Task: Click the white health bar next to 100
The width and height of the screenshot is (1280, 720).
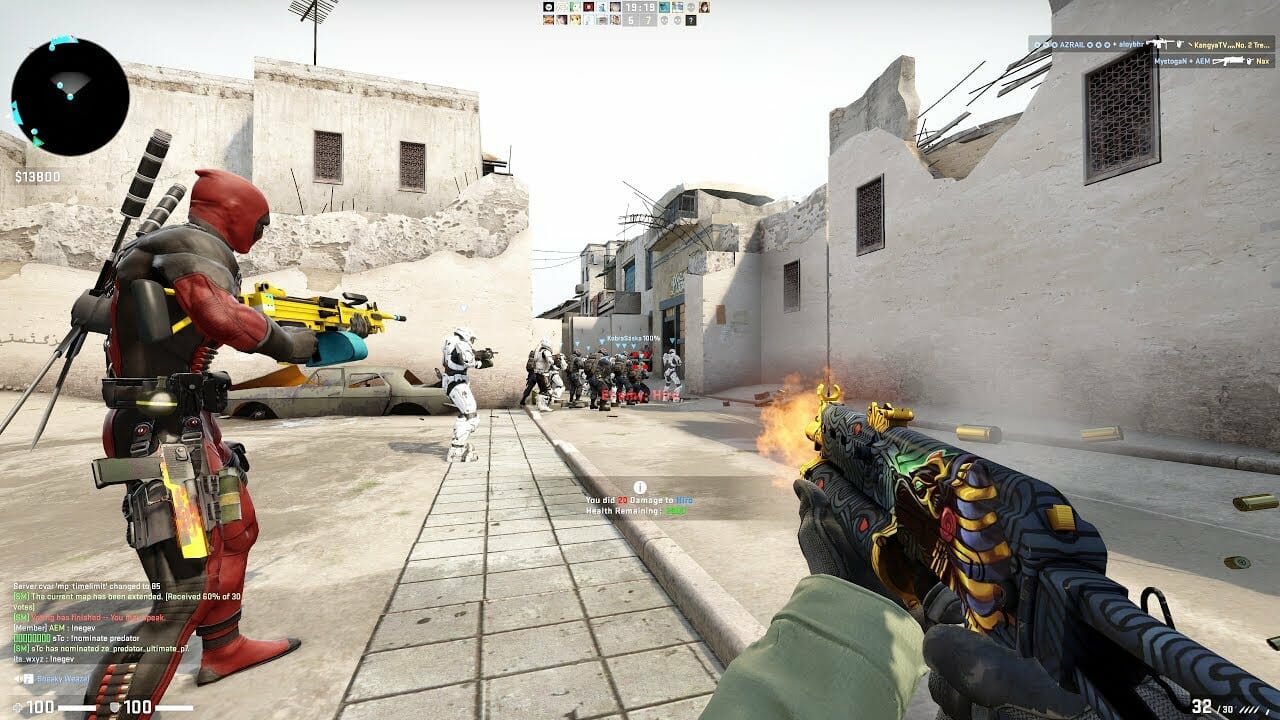Action: (x=77, y=707)
